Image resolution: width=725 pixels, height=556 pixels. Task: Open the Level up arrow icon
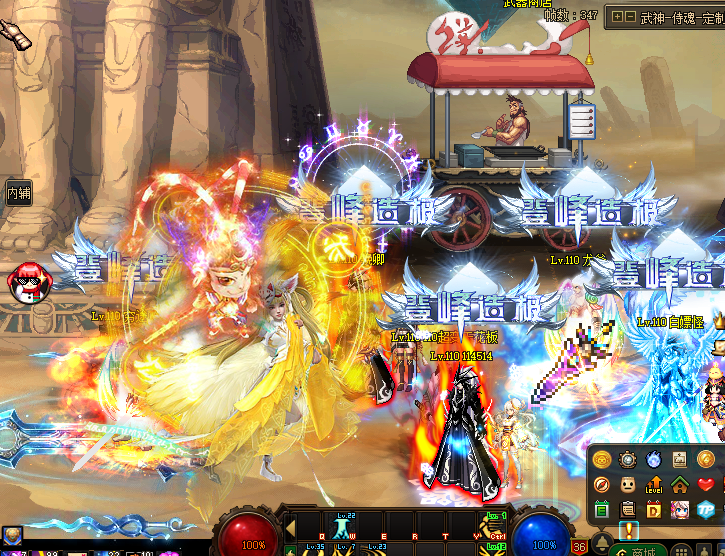pos(654,486)
